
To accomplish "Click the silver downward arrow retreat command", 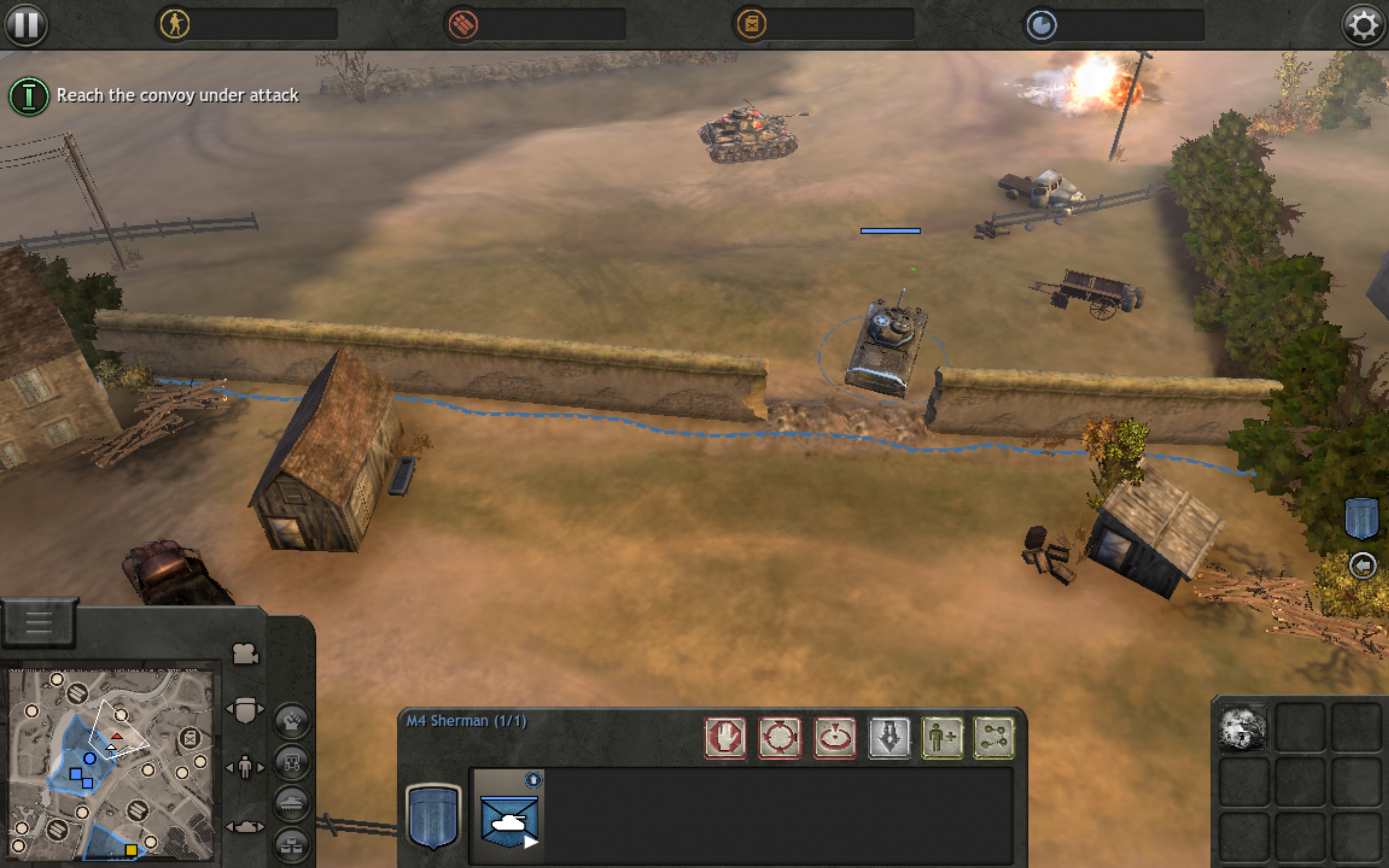I will click(x=889, y=738).
